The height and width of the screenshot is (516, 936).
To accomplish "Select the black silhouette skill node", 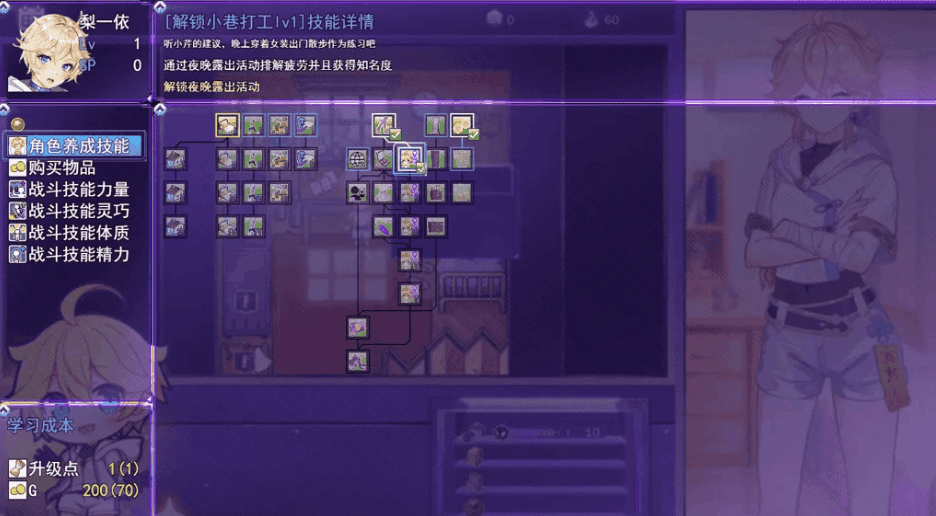I will tap(358, 192).
